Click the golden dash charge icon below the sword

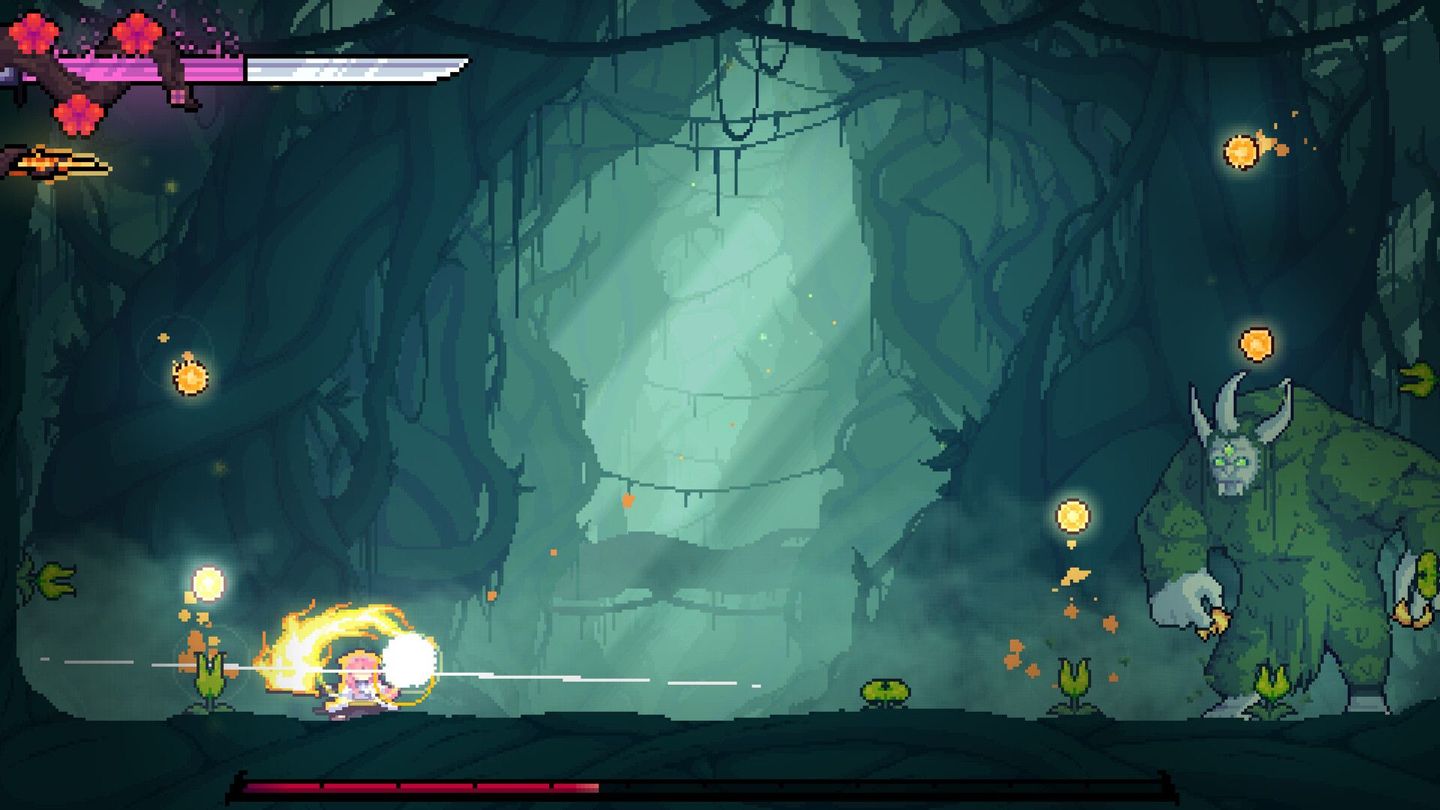coord(55,160)
